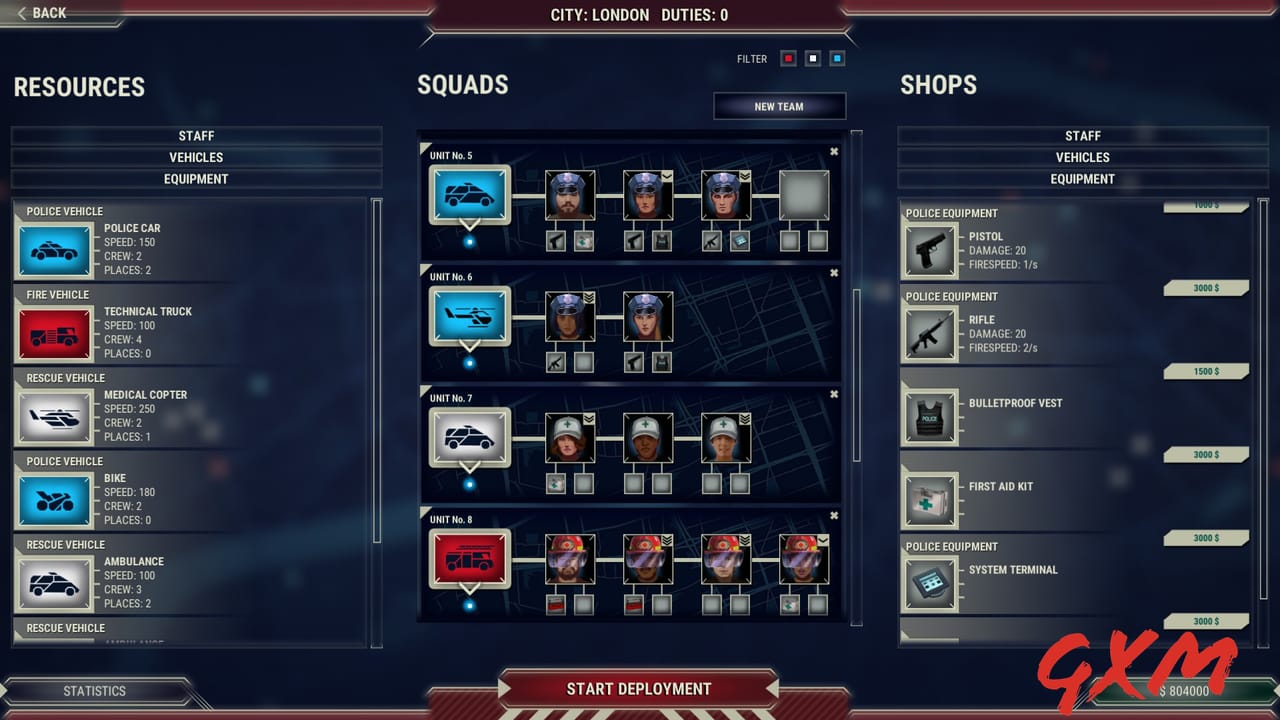Enable the blue squad filter

pos(837,58)
